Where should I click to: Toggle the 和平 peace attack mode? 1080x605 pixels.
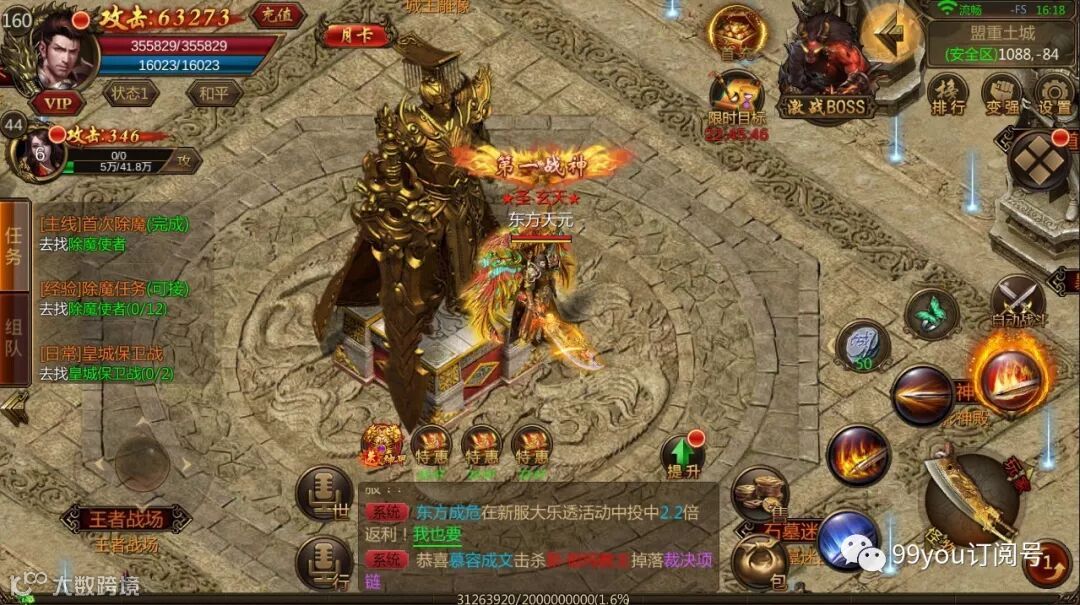click(x=214, y=94)
